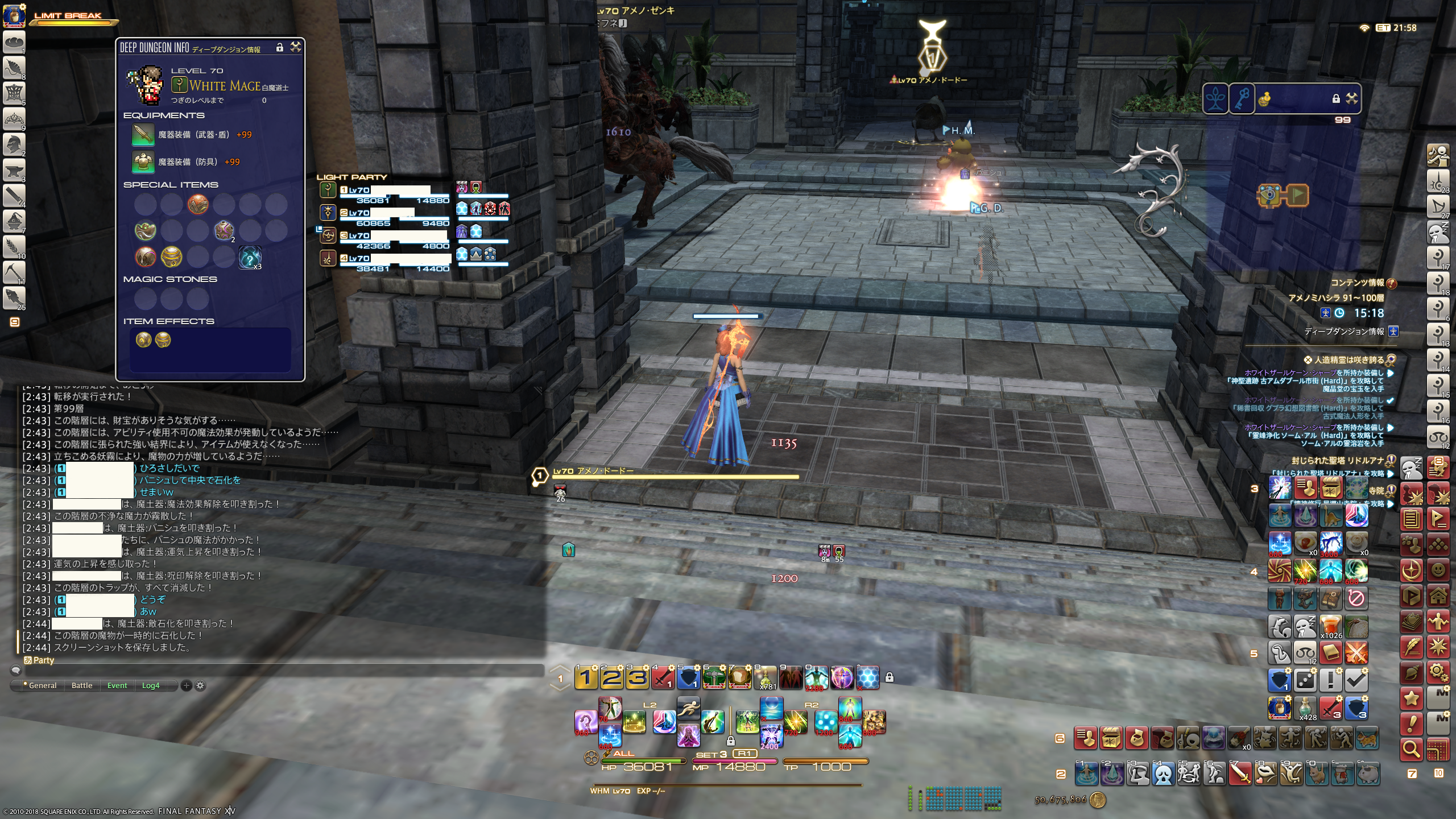Use the ghost emote icon on bottom hotbar

click(1164, 773)
